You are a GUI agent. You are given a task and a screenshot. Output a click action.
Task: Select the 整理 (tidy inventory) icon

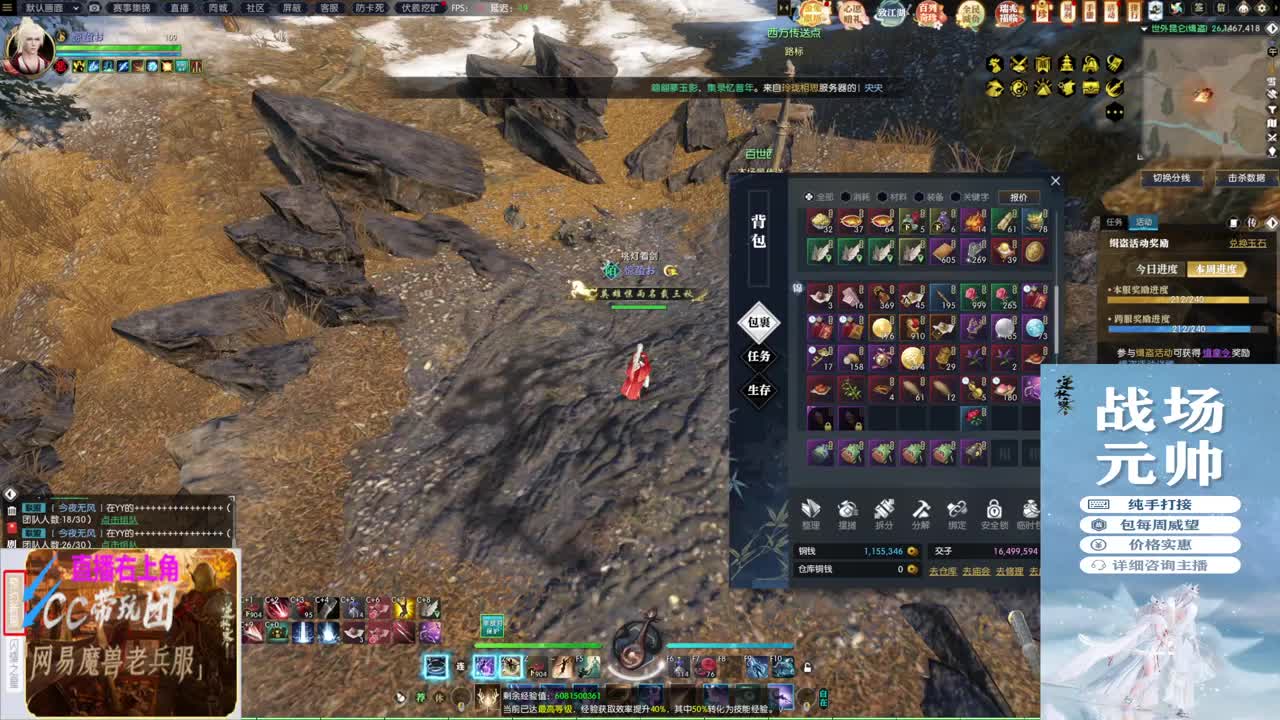tap(813, 511)
